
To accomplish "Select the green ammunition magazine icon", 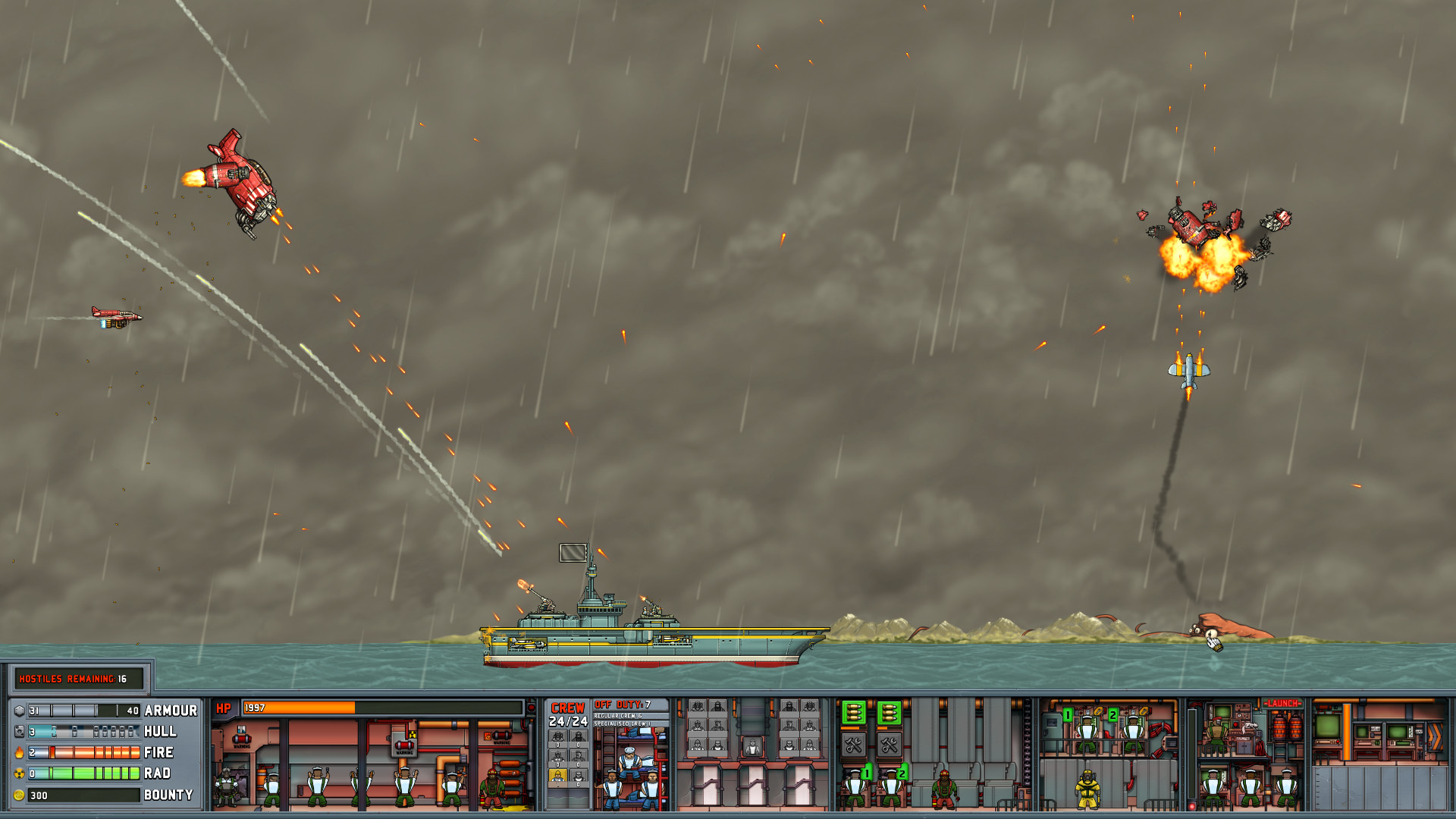I will pos(853,713).
